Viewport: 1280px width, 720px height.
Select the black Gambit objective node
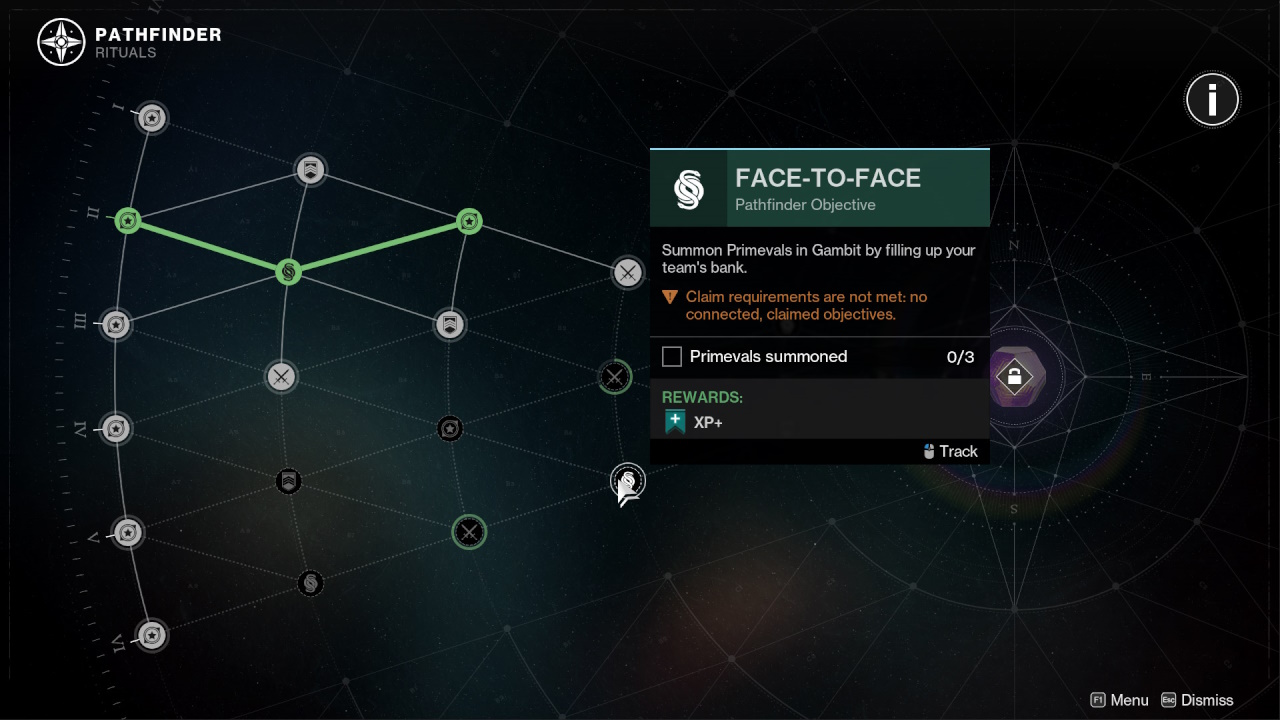click(310, 583)
